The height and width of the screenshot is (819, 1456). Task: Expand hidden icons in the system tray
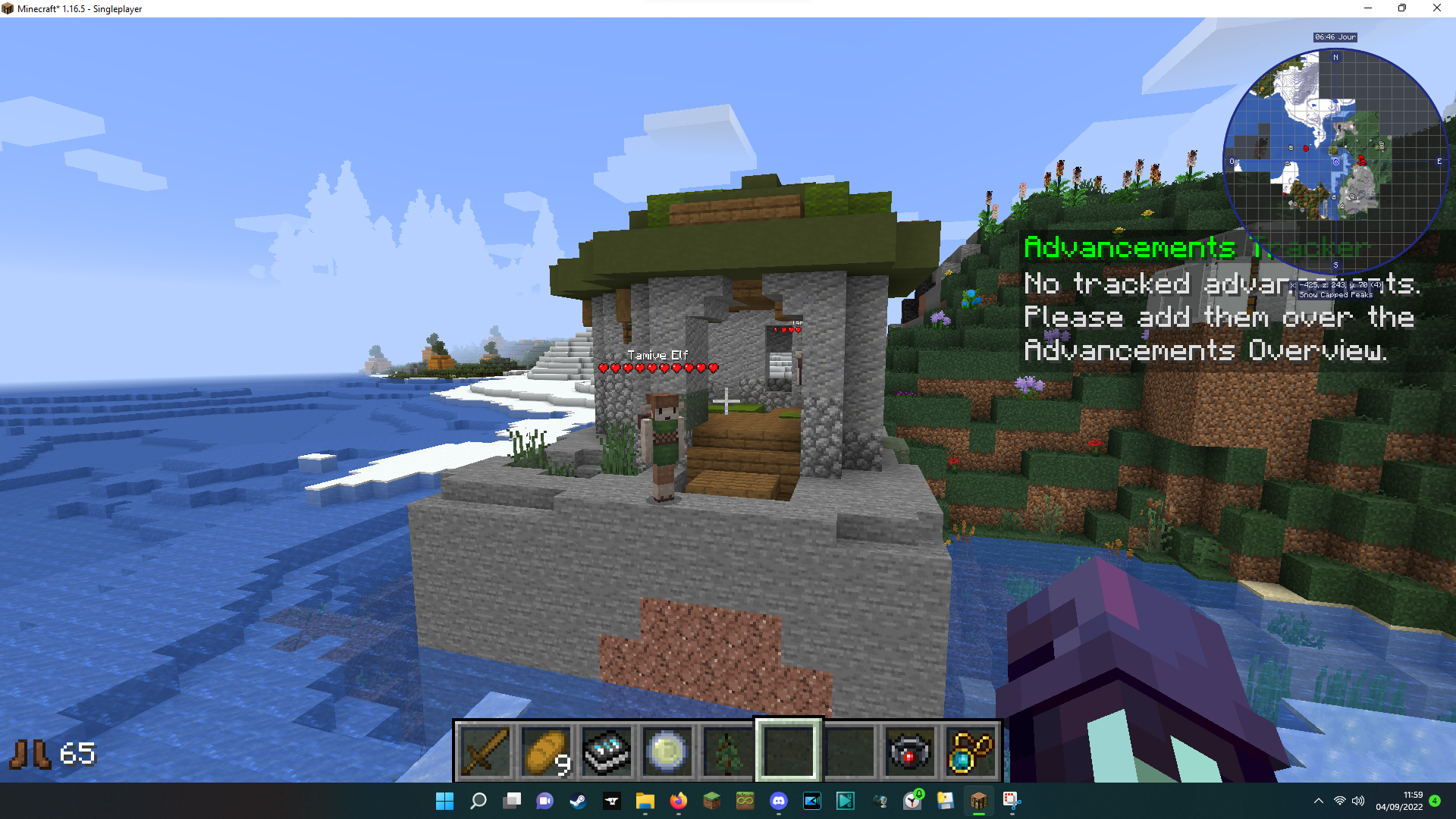point(1317,801)
